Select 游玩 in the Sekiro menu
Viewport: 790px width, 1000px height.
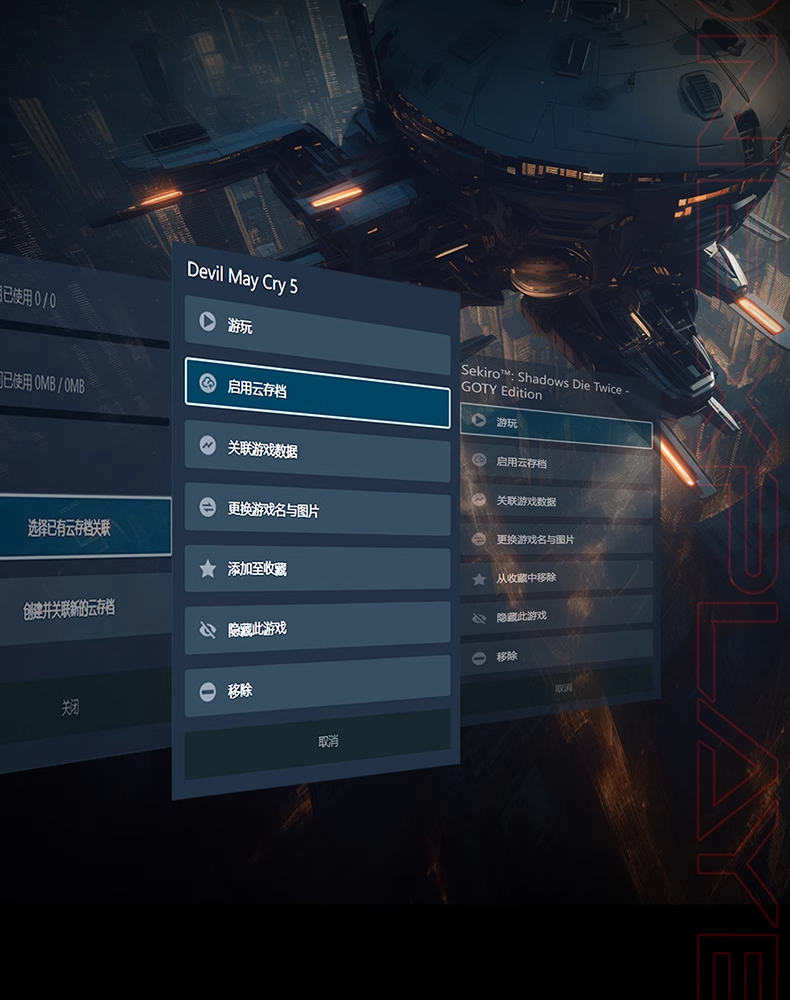[556, 424]
